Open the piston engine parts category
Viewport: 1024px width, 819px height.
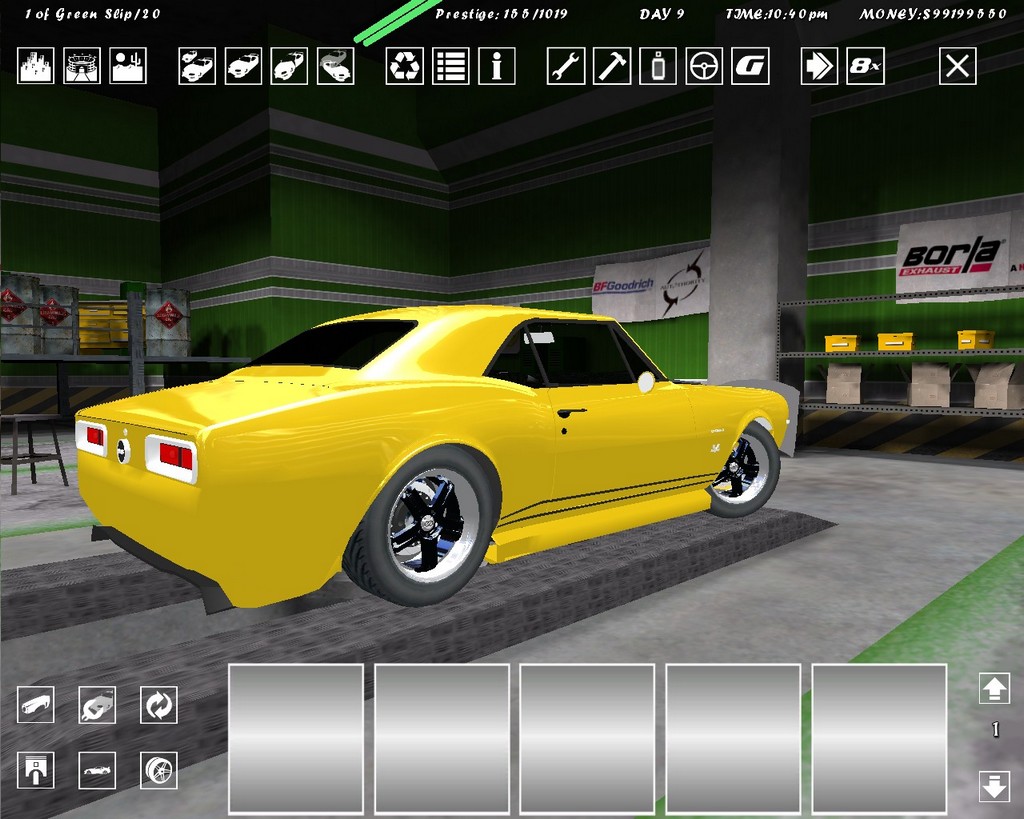pos(36,770)
